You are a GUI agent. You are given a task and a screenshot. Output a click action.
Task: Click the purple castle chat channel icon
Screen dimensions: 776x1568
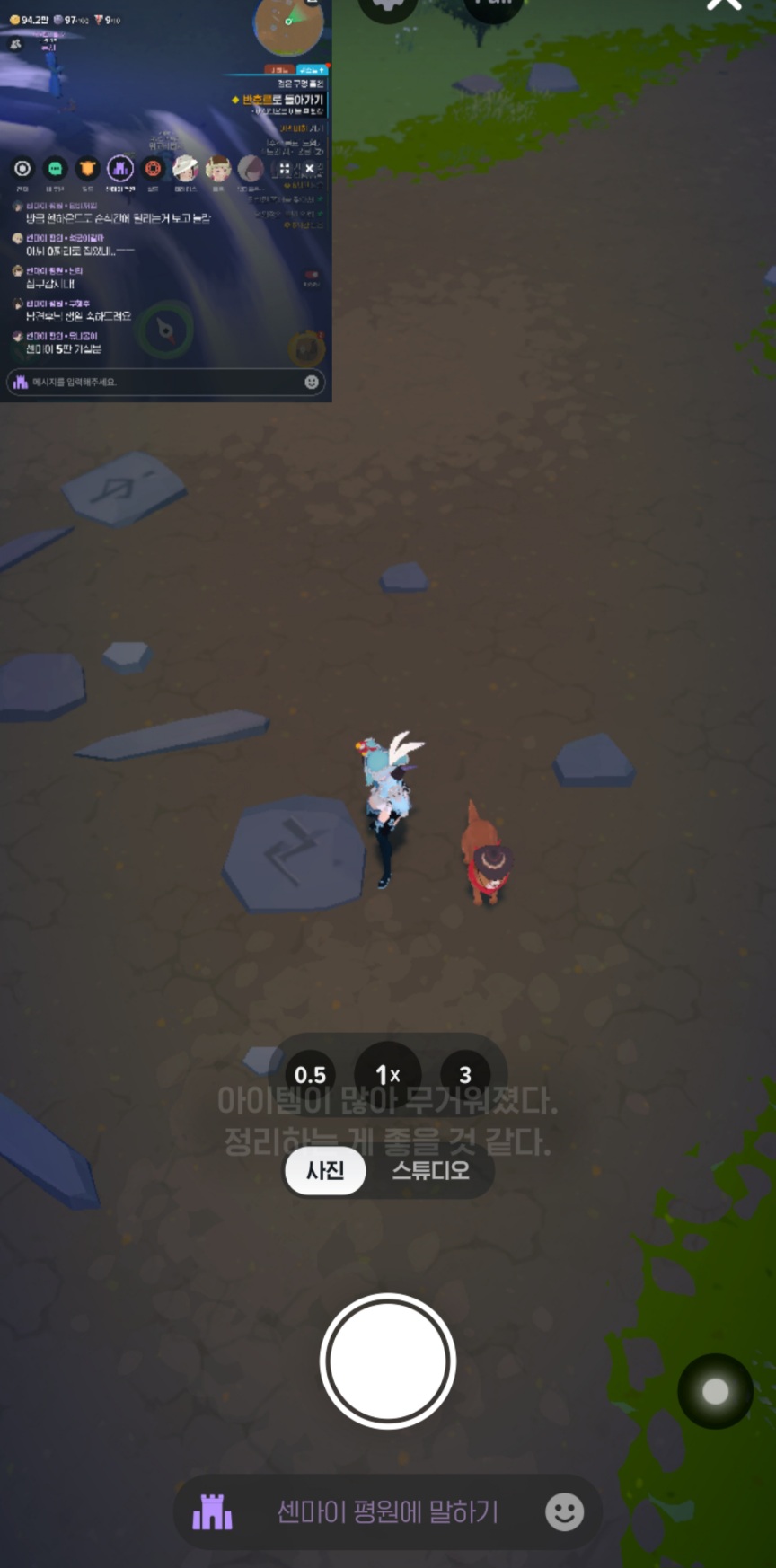tap(213, 1512)
